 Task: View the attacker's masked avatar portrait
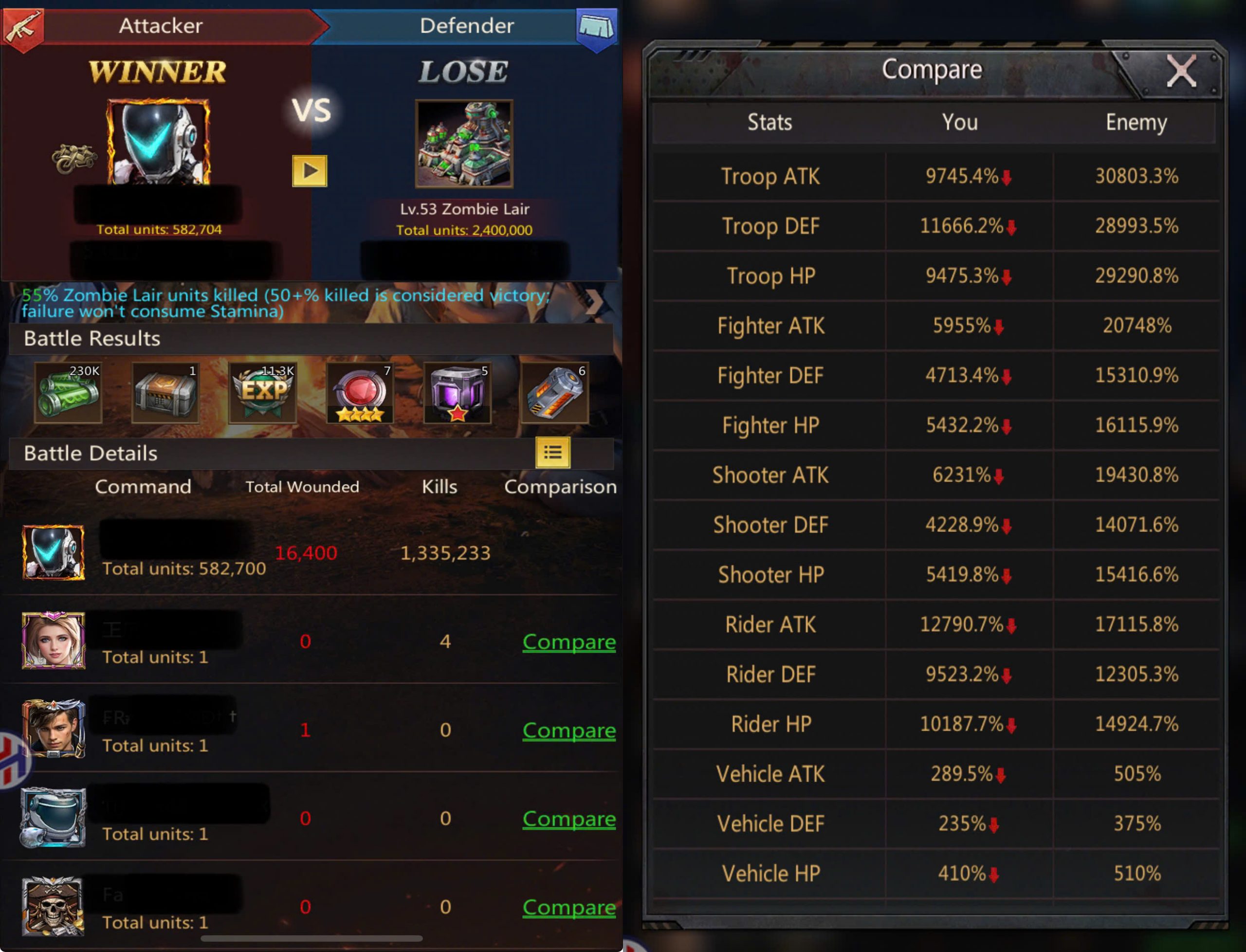[158, 142]
